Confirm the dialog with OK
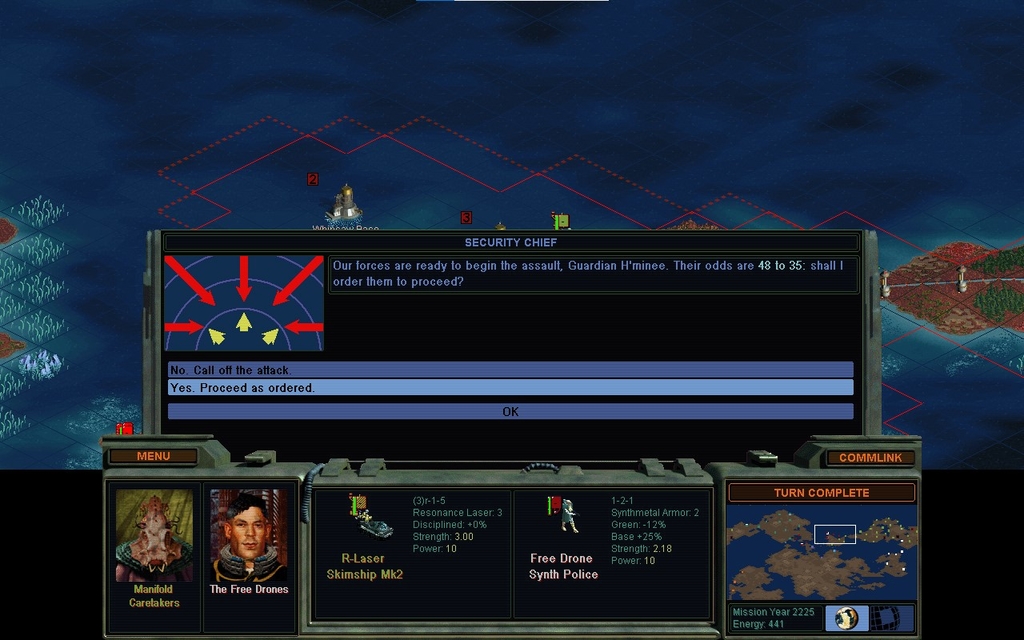Image resolution: width=1024 pixels, height=640 pixels. coord(510,412)
